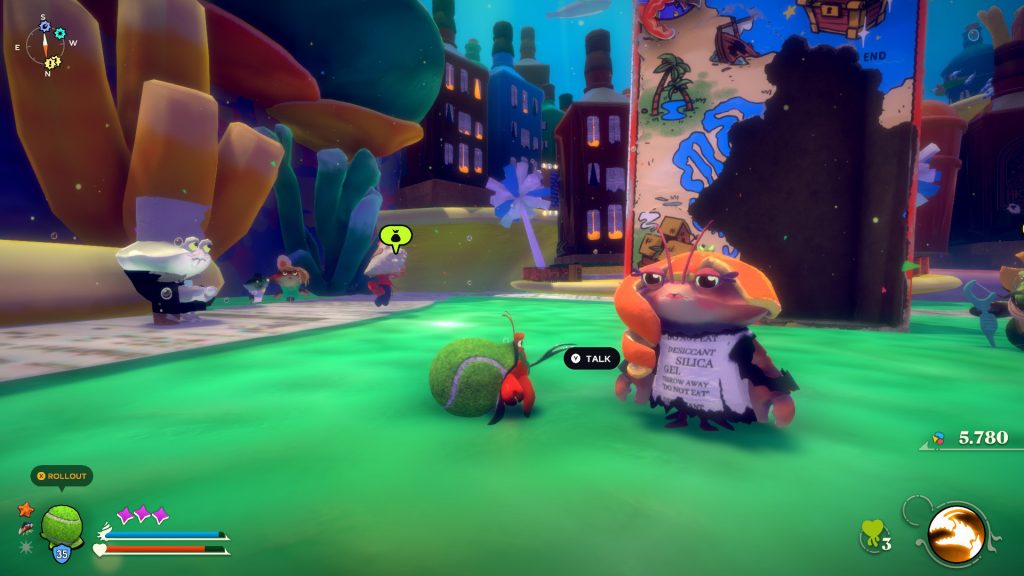Click the blue shield level 35 badge
Screen dimensions: 1024x576
click(62, 553)
